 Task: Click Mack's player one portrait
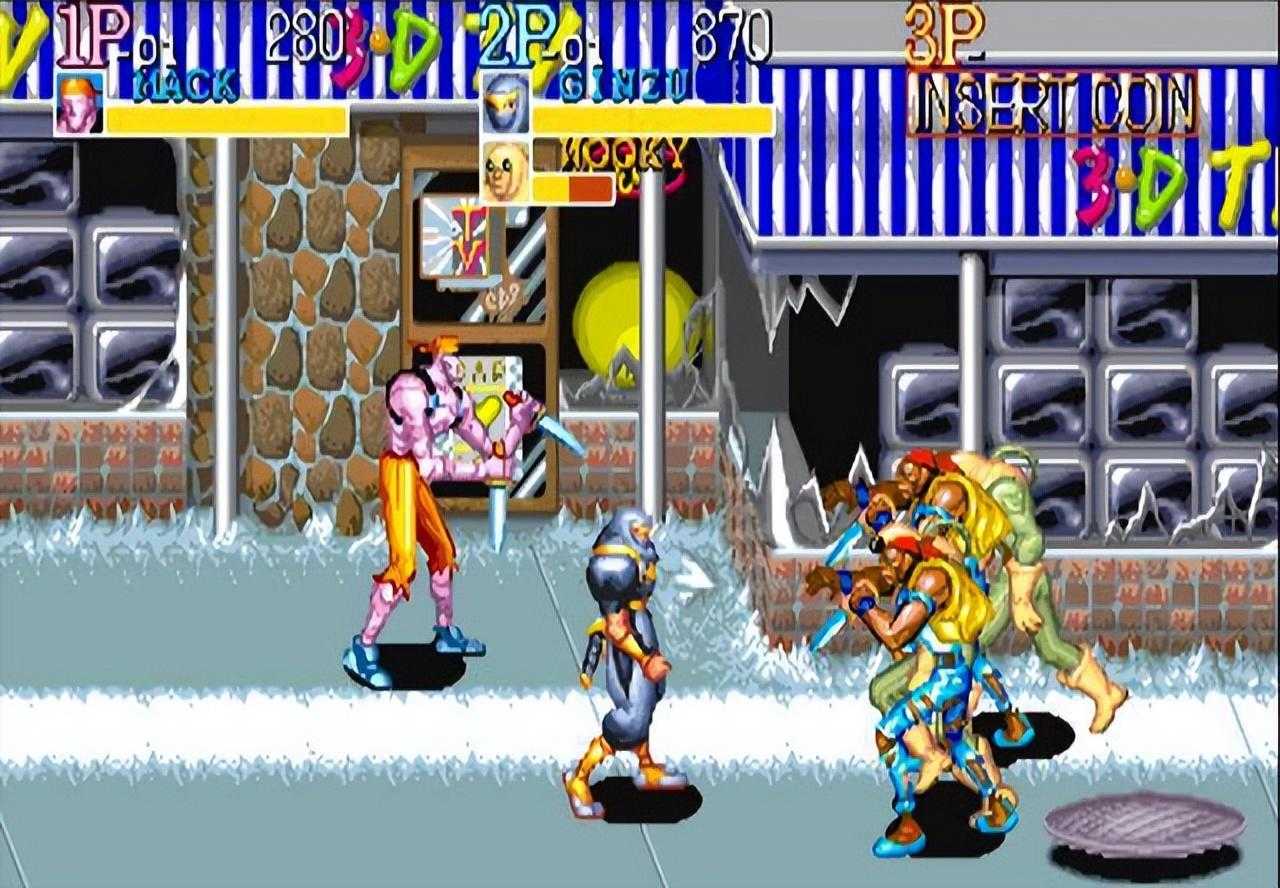[x=79, y=104]
